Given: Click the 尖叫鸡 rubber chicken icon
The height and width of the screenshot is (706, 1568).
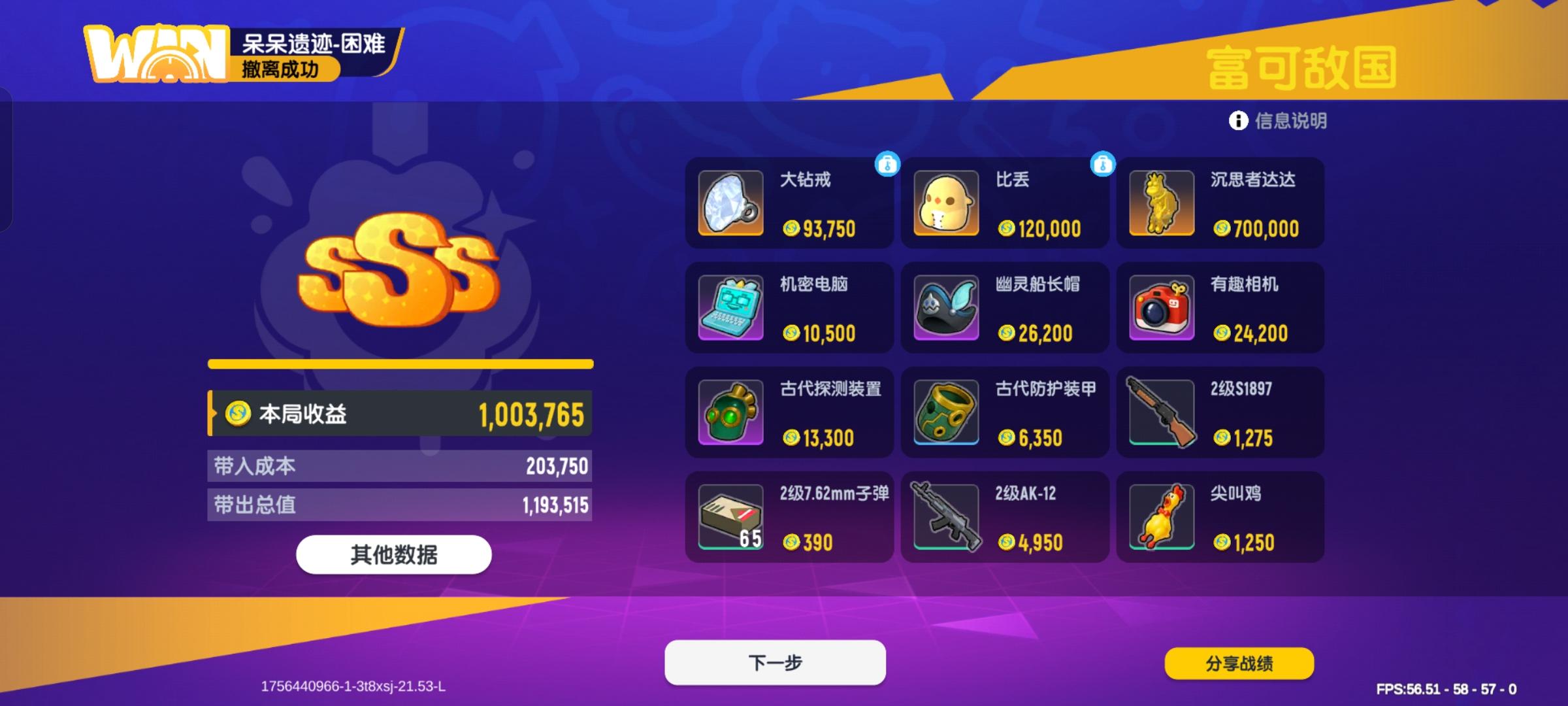Looking at the screenshot, I should (1161, 518).
